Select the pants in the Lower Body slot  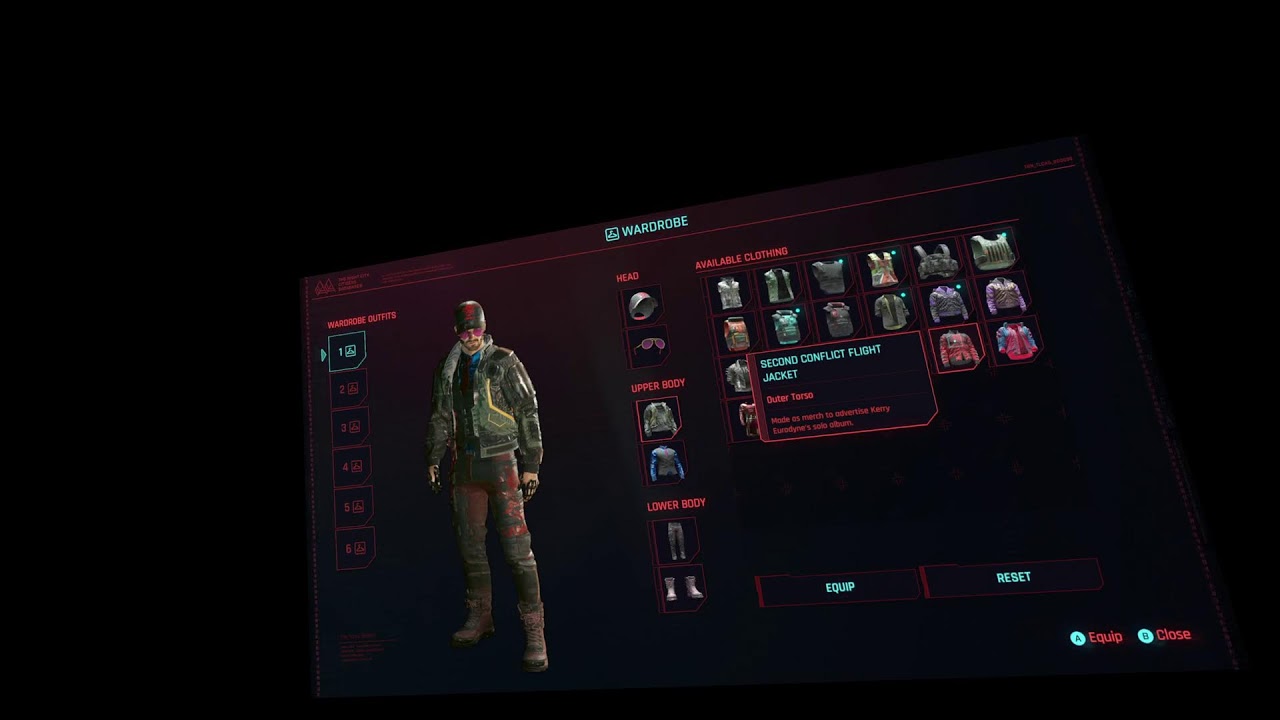tap(675, 539)
